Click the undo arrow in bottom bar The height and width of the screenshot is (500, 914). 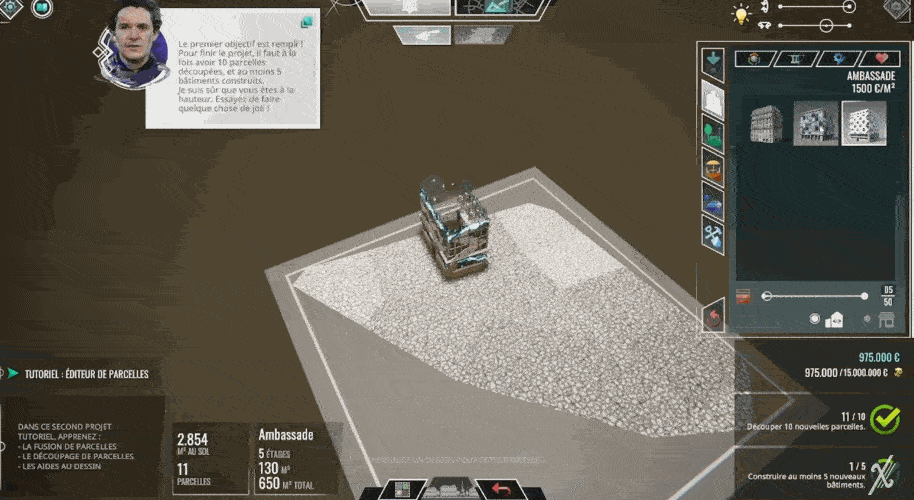click(x=499, y=489)
